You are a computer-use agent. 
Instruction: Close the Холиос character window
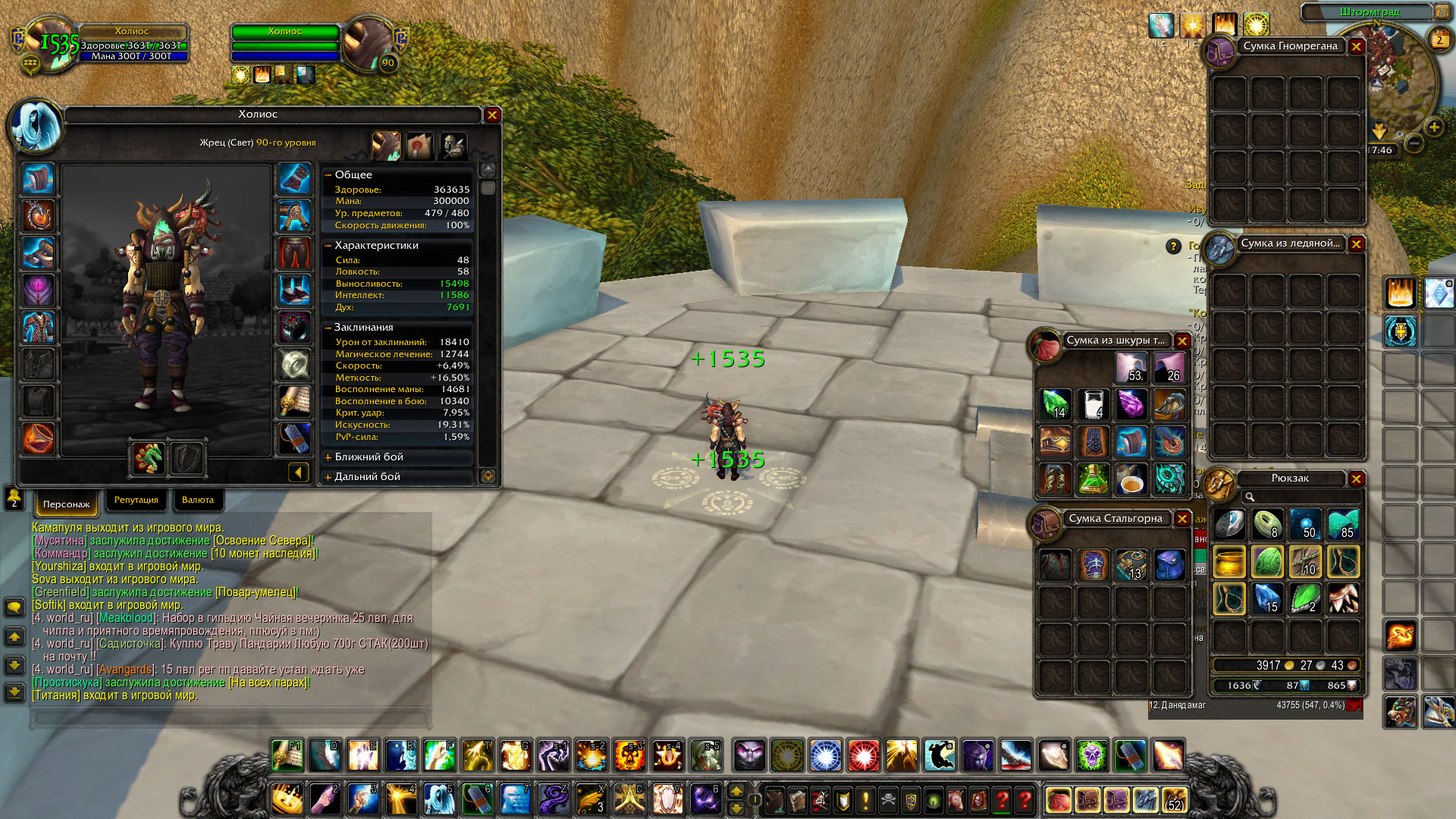[492, 115]
